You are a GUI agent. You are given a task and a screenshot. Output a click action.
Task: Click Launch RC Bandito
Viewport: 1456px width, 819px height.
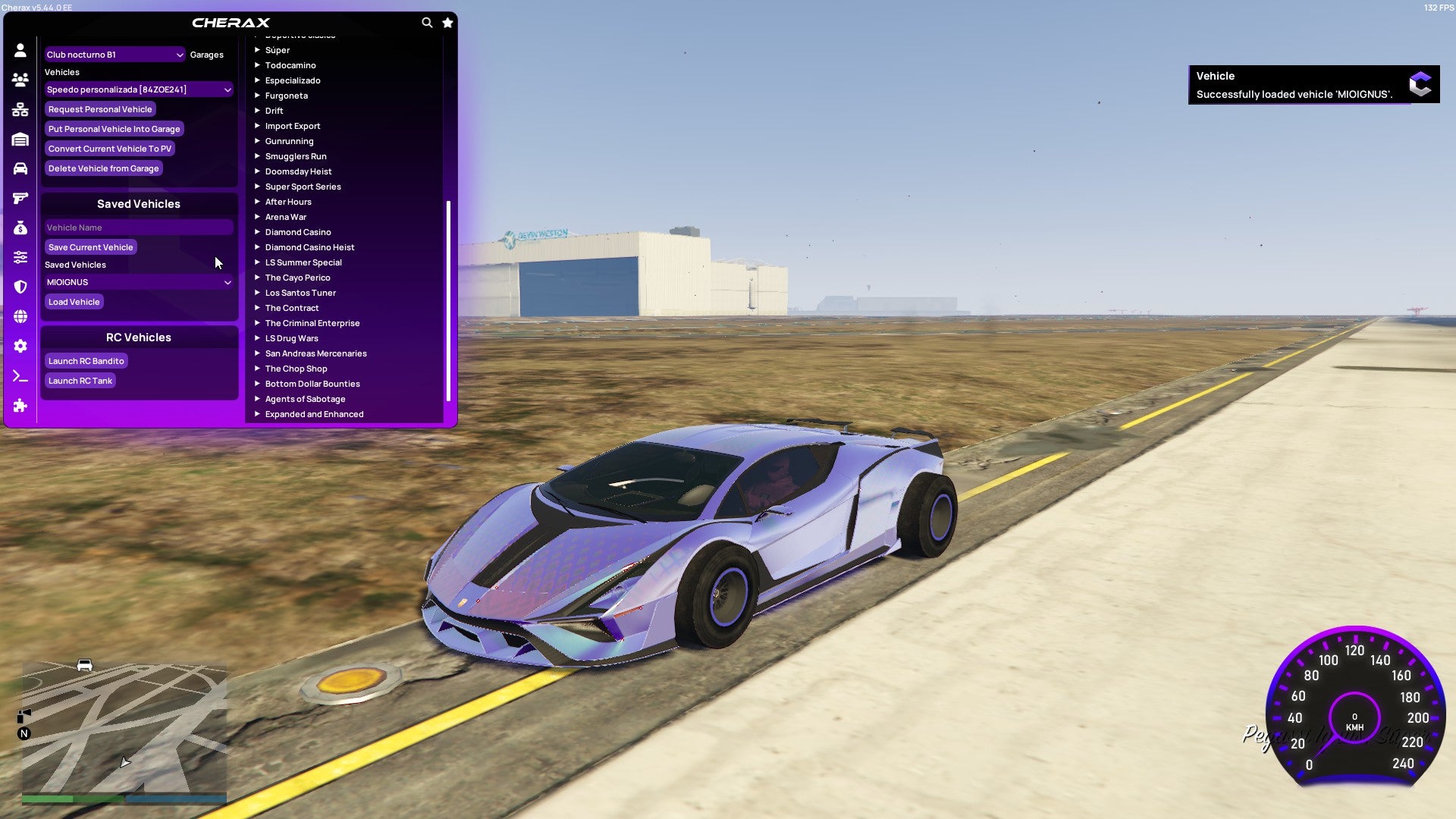click(x=86, y=360)
